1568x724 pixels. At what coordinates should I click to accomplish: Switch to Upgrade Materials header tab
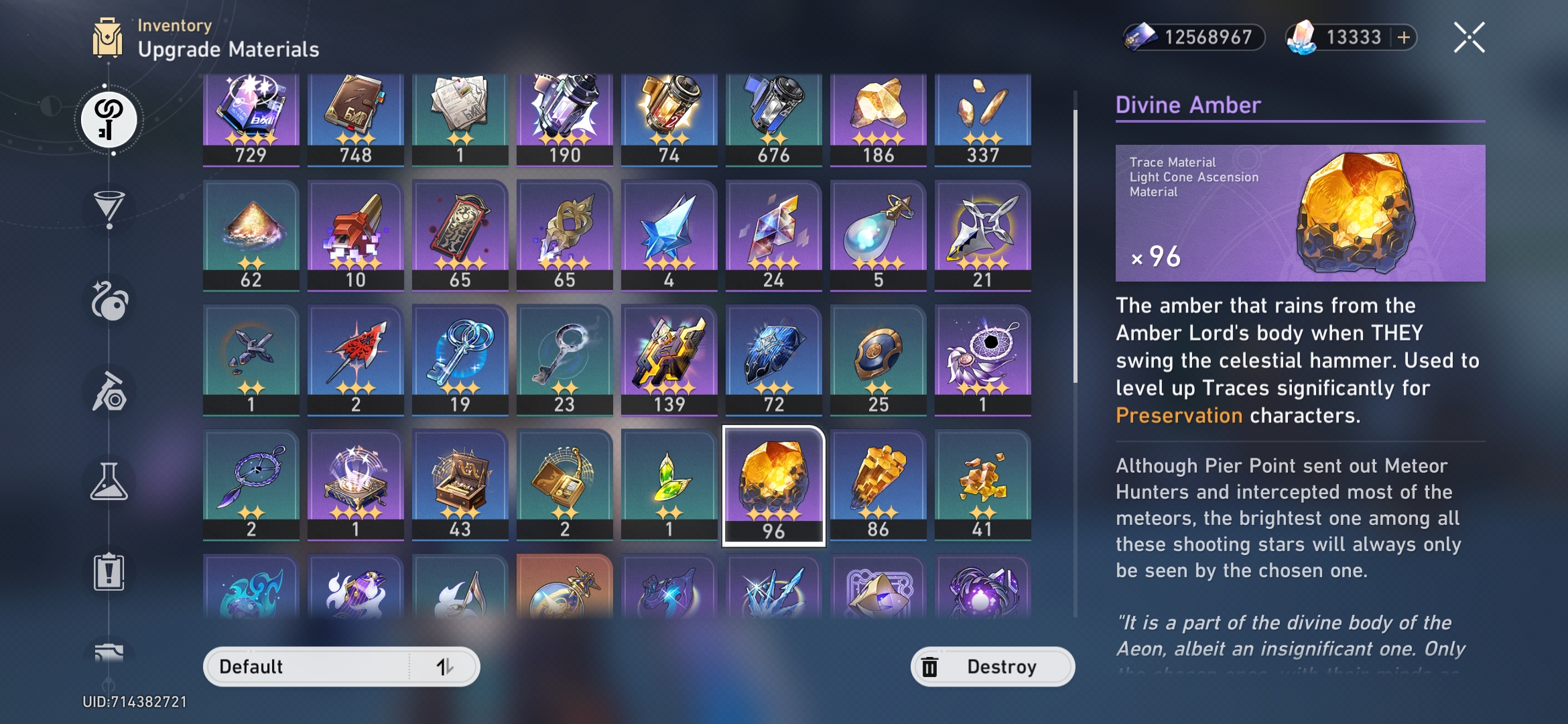click(x=228, y=48)
